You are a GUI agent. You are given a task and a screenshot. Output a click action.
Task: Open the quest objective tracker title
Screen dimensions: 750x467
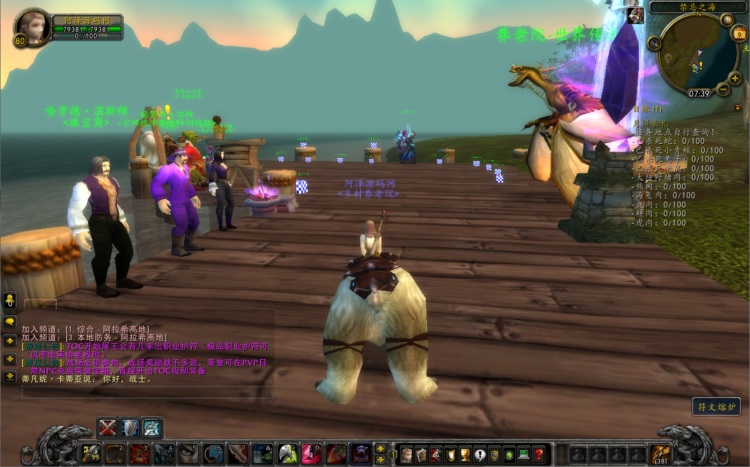coord(652,108)
